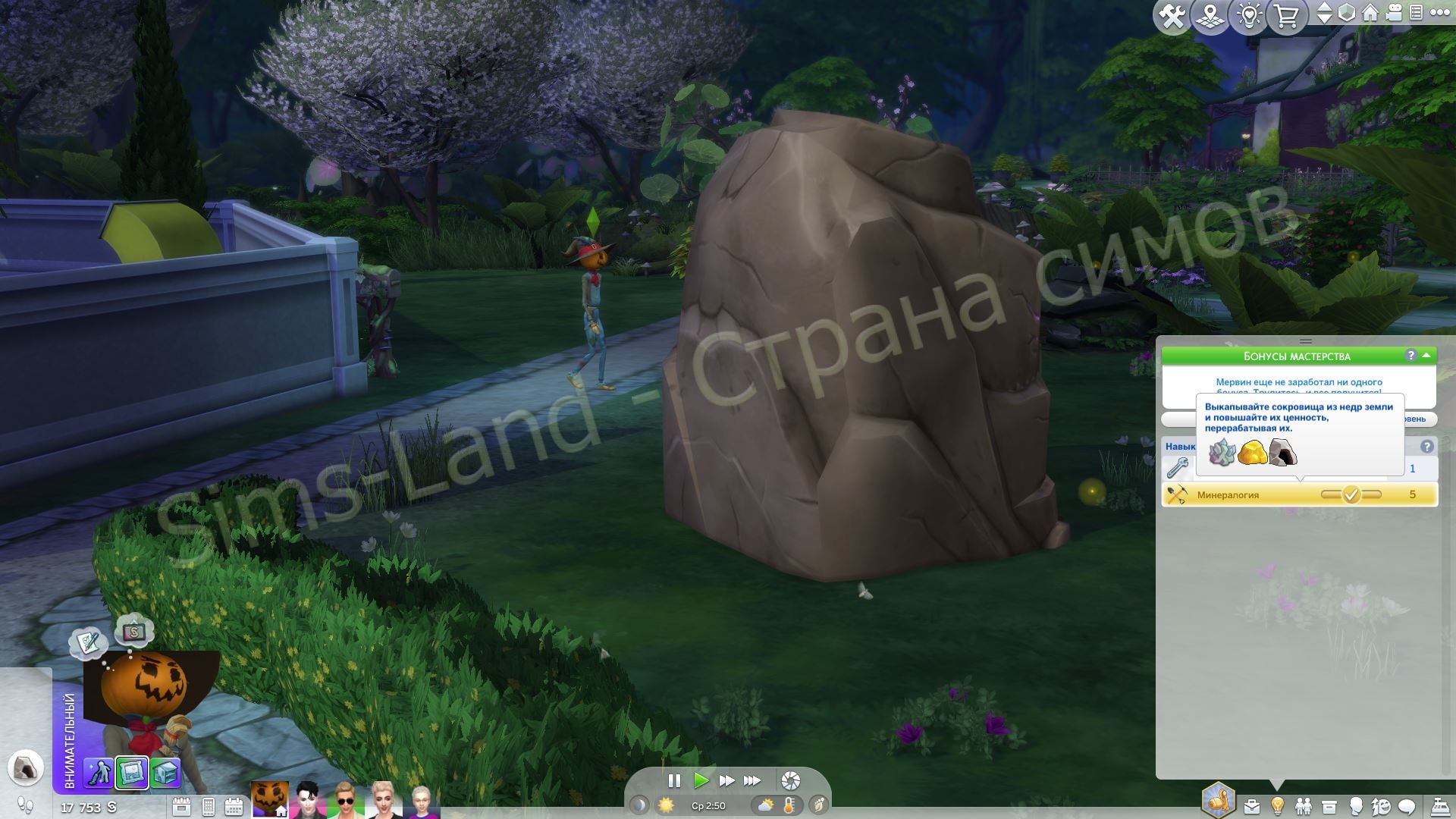Open the calendar button
1456x819 pixels.
234,806
